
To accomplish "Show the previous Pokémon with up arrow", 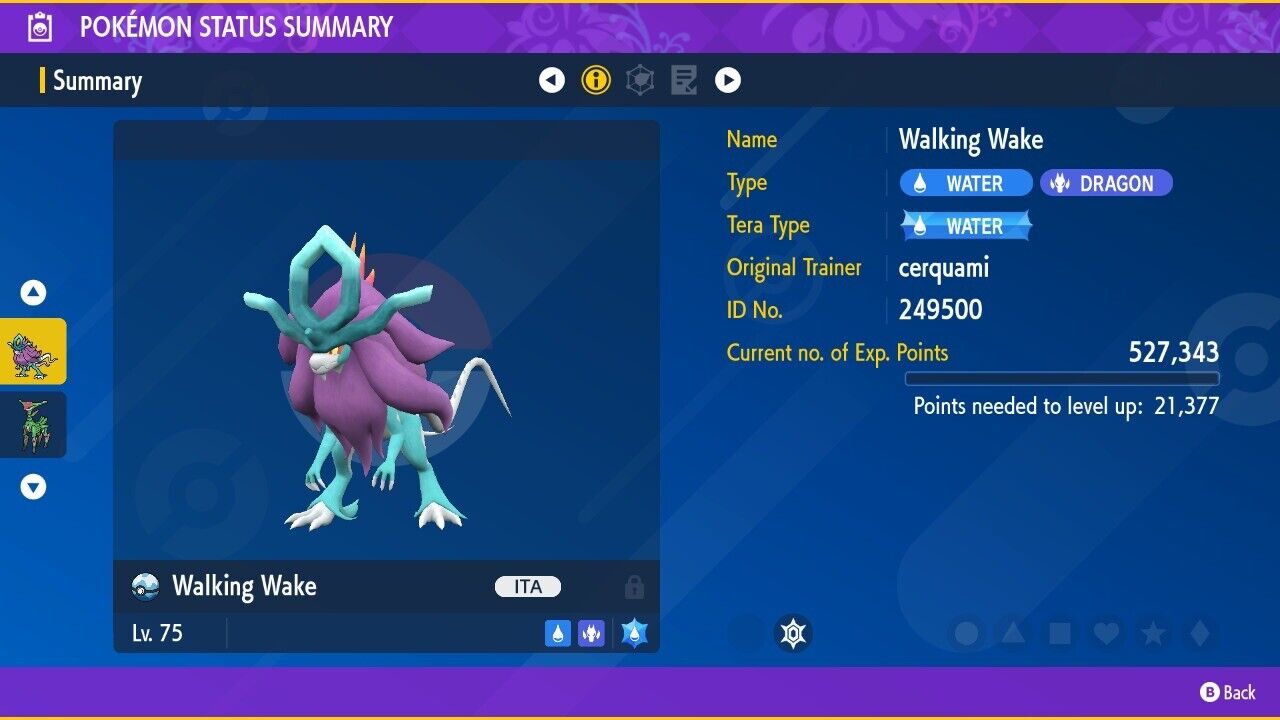I will tap(33, 293).
